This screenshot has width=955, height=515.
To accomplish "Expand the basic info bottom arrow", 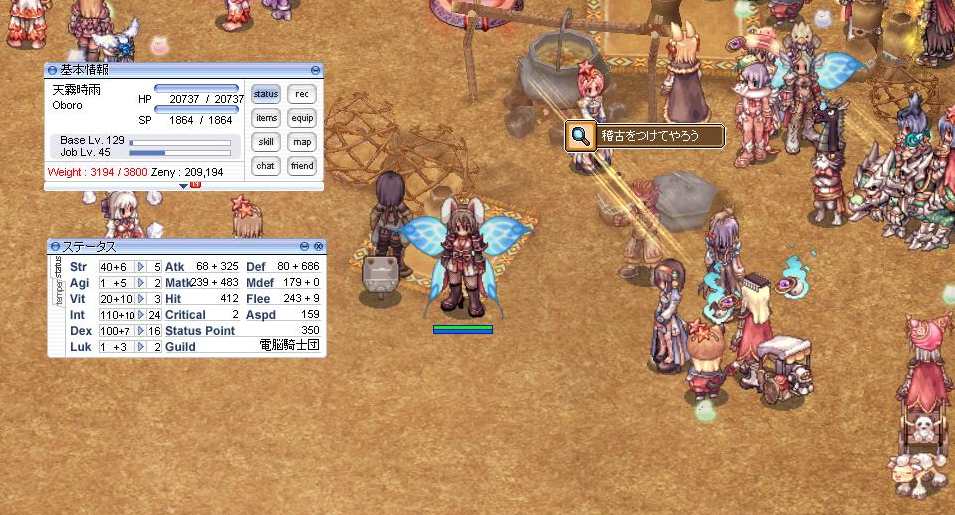I will pos(184,186).
